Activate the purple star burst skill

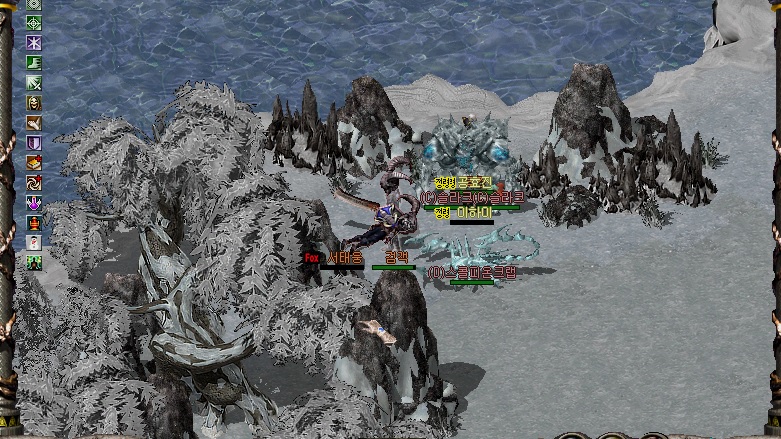[34, 43]
